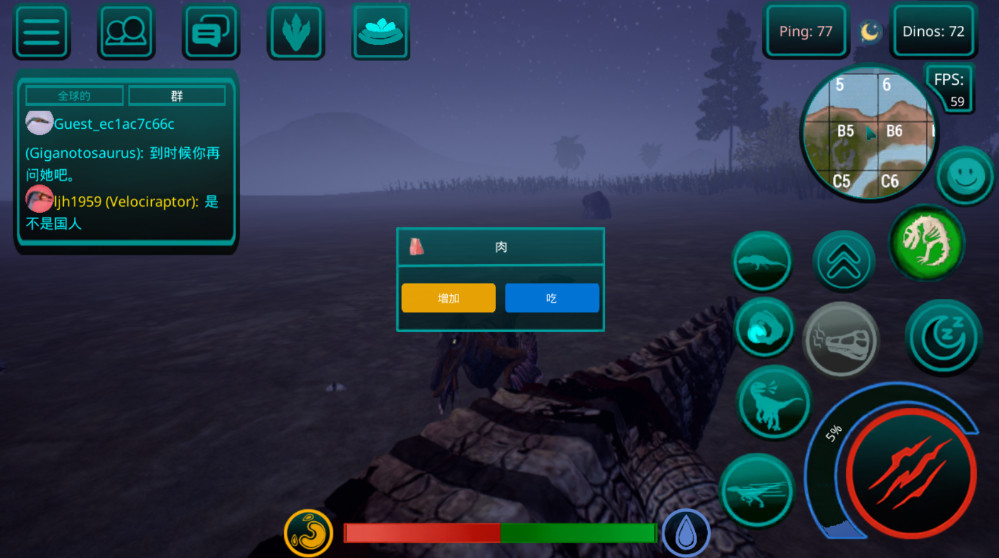Open the nest button

pos(381,32)
